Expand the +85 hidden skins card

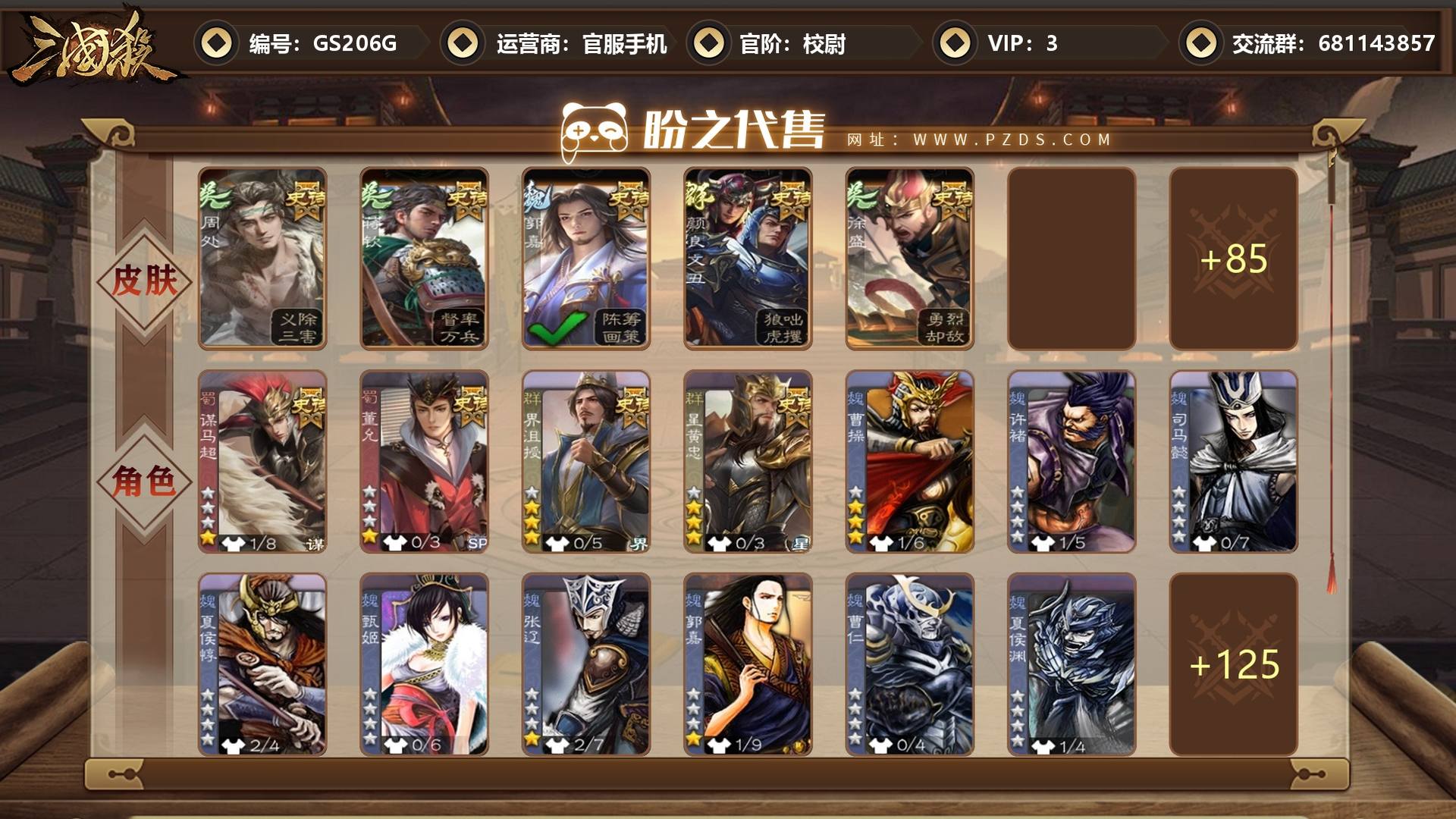(1233, 258)
